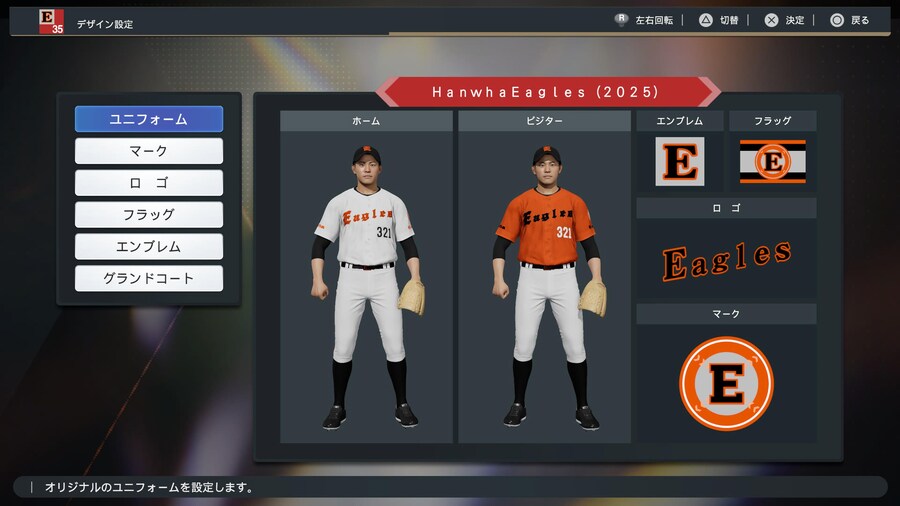900x506 pixels.
Task: Choose the ロゴ menu entry
Action: pyautogui.click(x=148, y=183)
